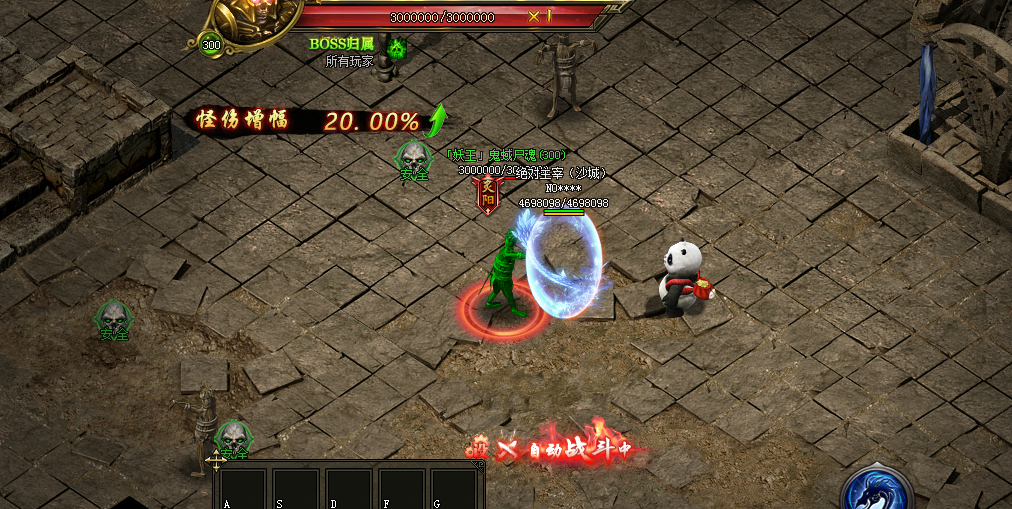This screenshot has width=1012, height=509.
Task: Select the hotbar slot labeled A
Action: click(x=243, y=488)
